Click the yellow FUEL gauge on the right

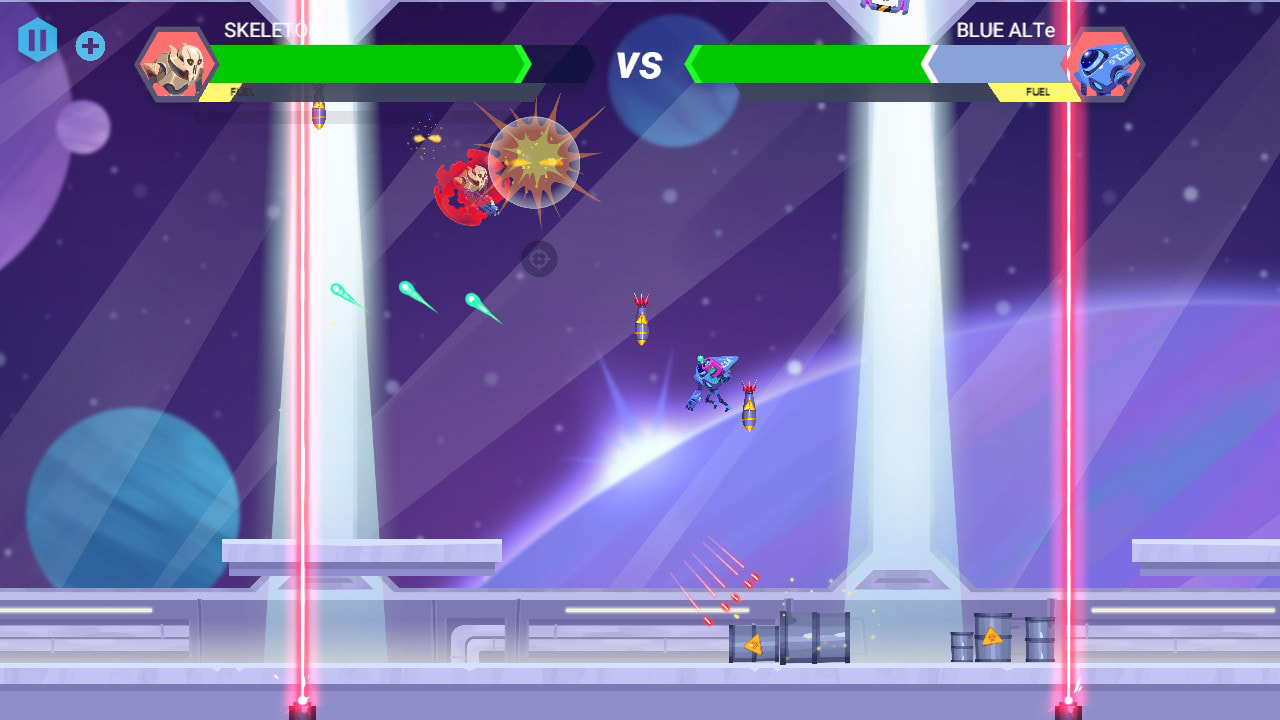tap(1037, 91)
